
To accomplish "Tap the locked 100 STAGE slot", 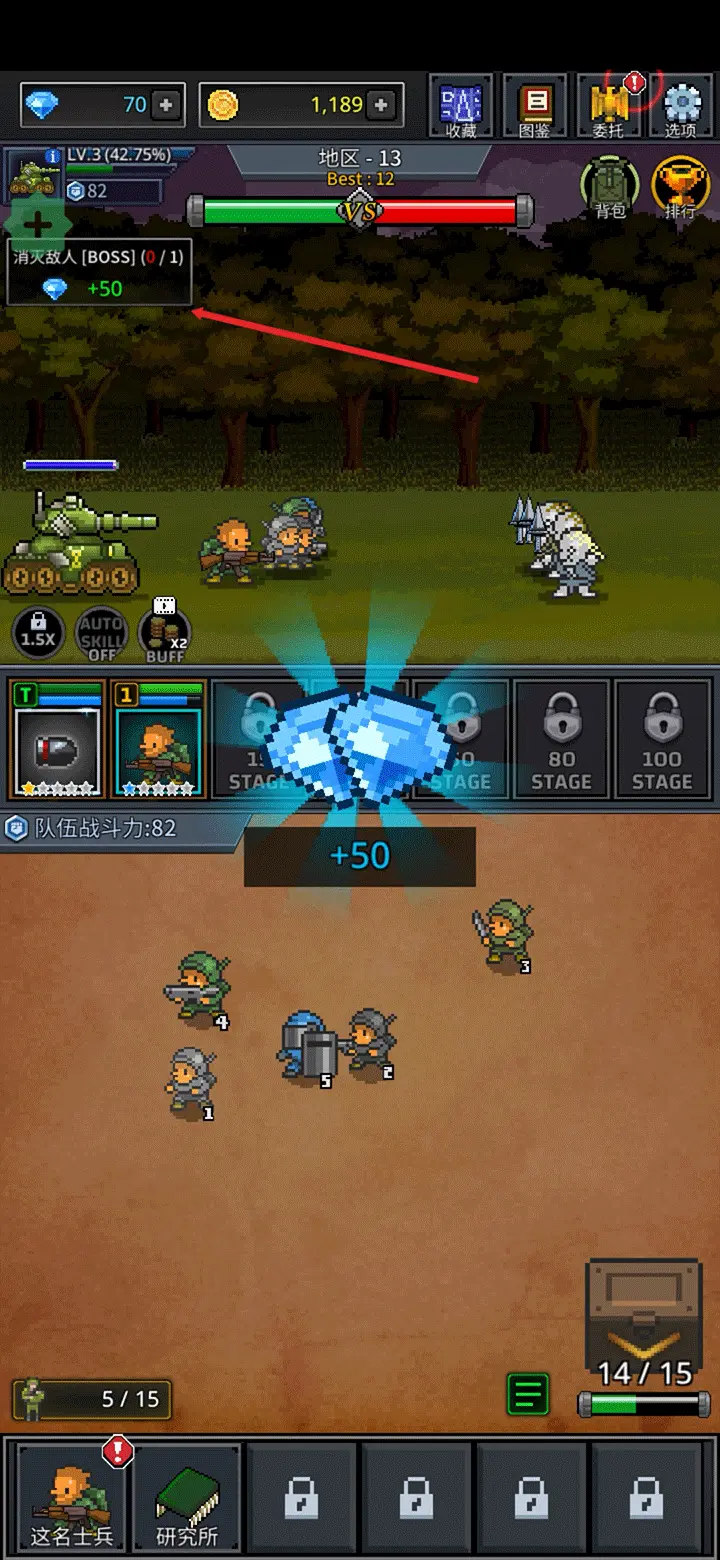I will pos(661,739).
